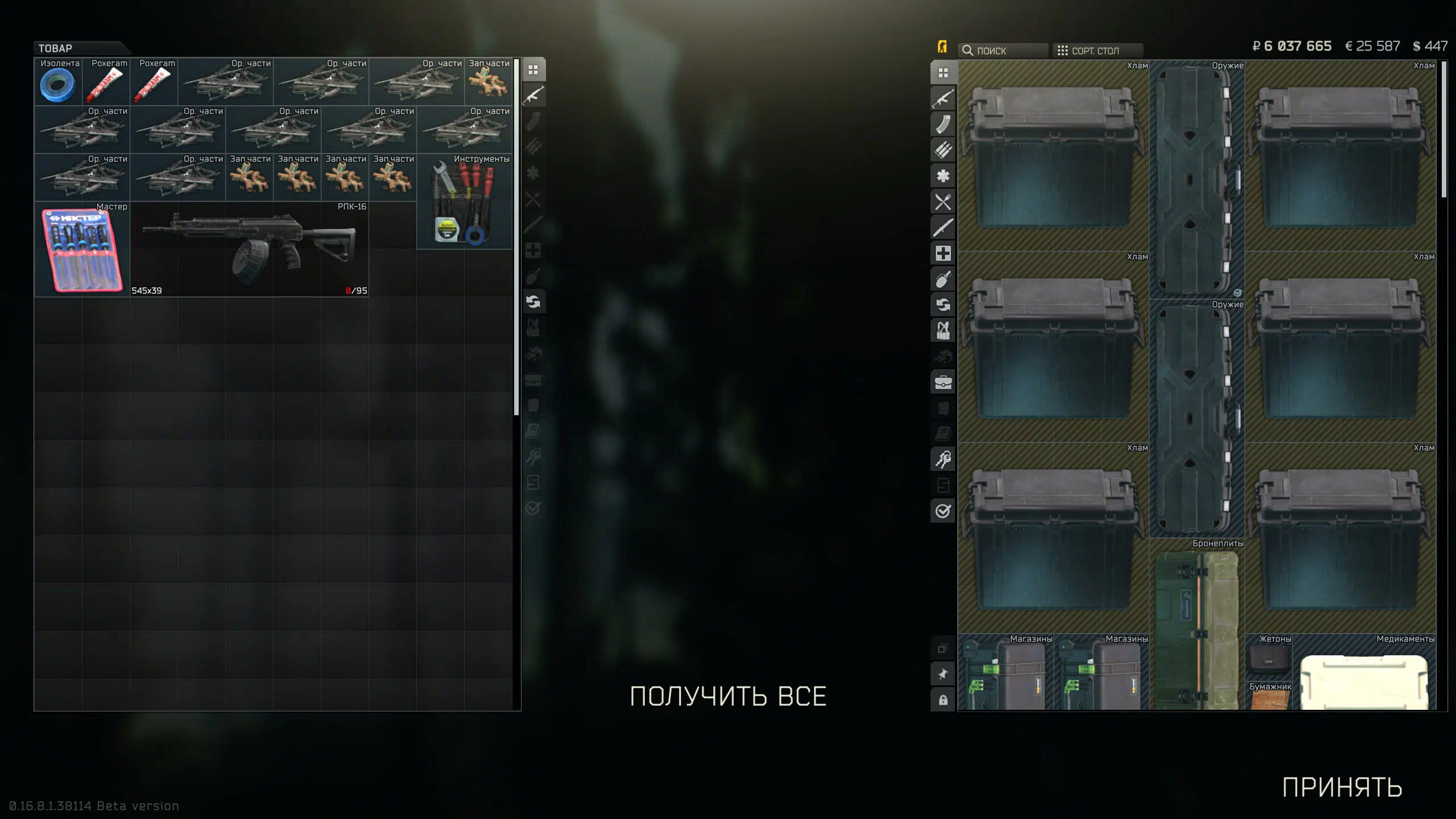This screenshot has height=819, width=1456.
Task: Filter stash by grenade icon
Action: coord(943,279)
